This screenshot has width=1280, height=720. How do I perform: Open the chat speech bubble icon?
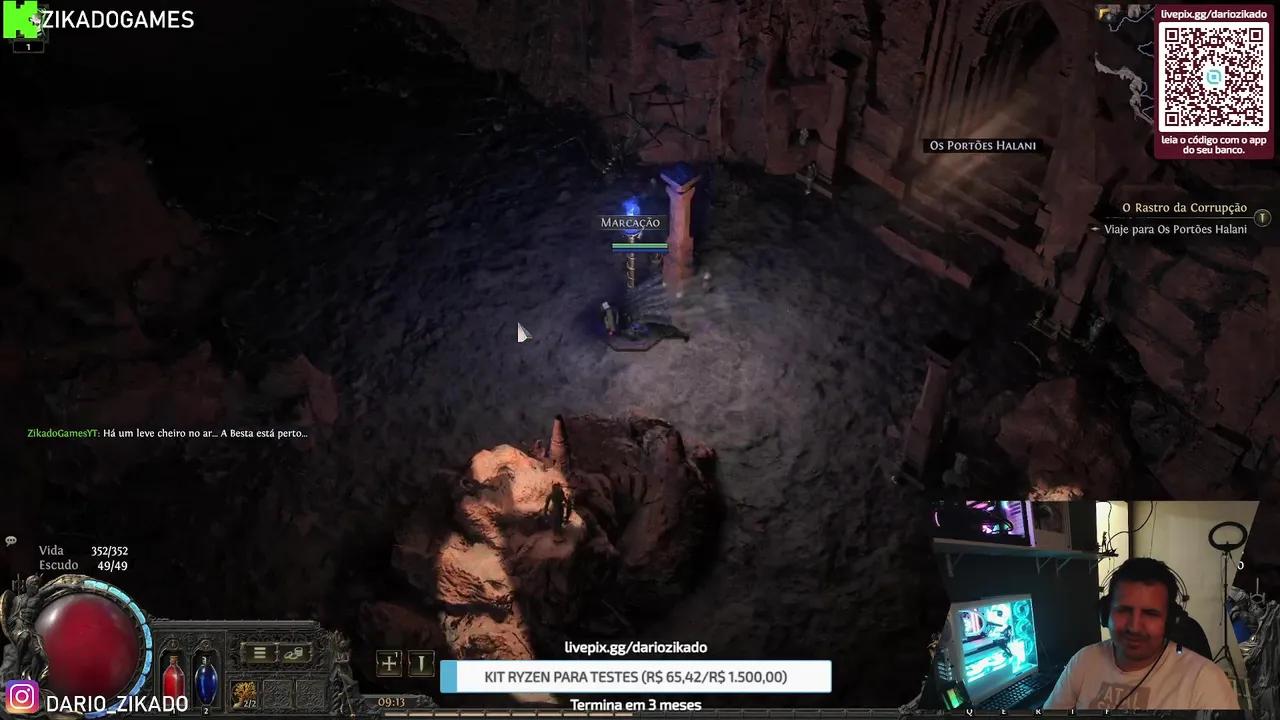[11, 541]
